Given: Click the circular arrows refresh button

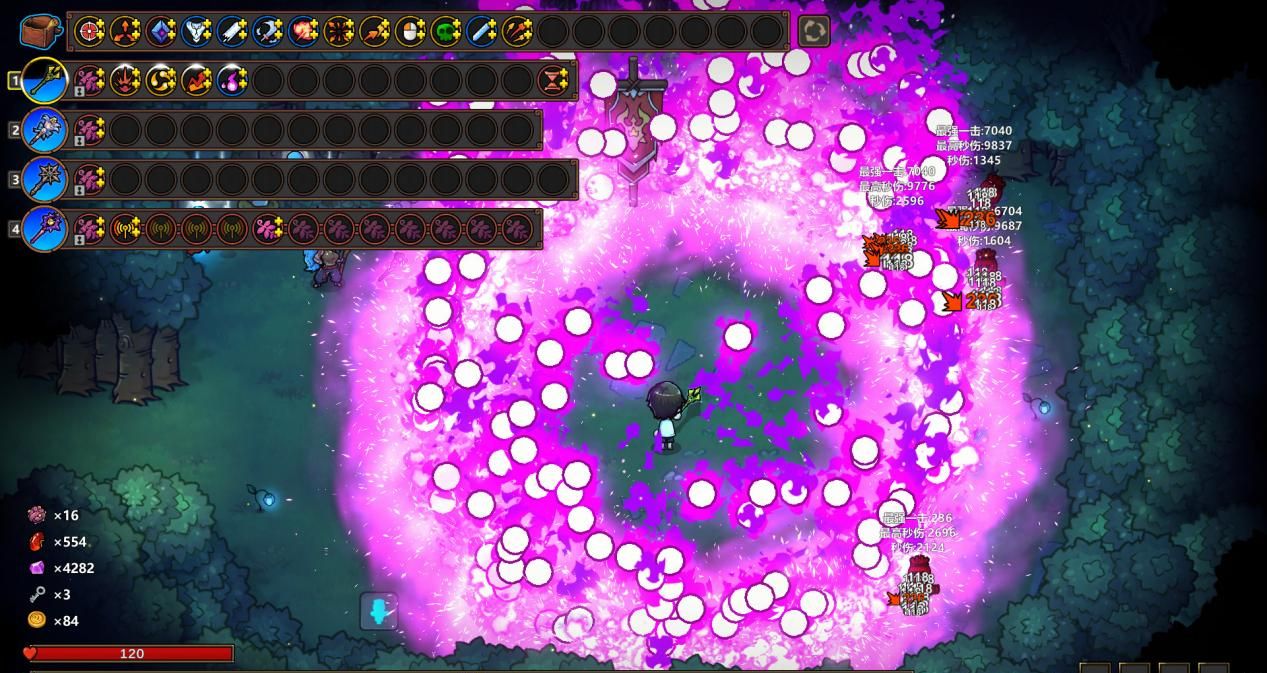Looking at the screenshot, I should 813,31.
